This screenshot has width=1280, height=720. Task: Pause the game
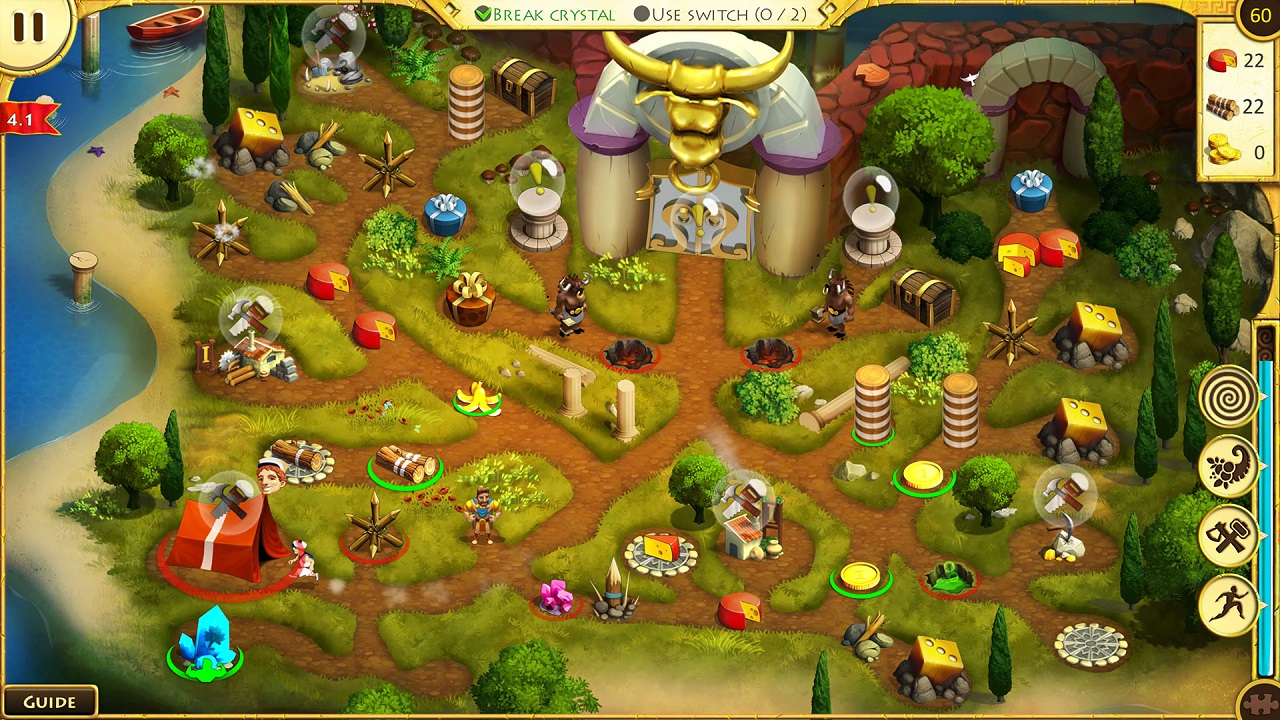tap(29, 27)
